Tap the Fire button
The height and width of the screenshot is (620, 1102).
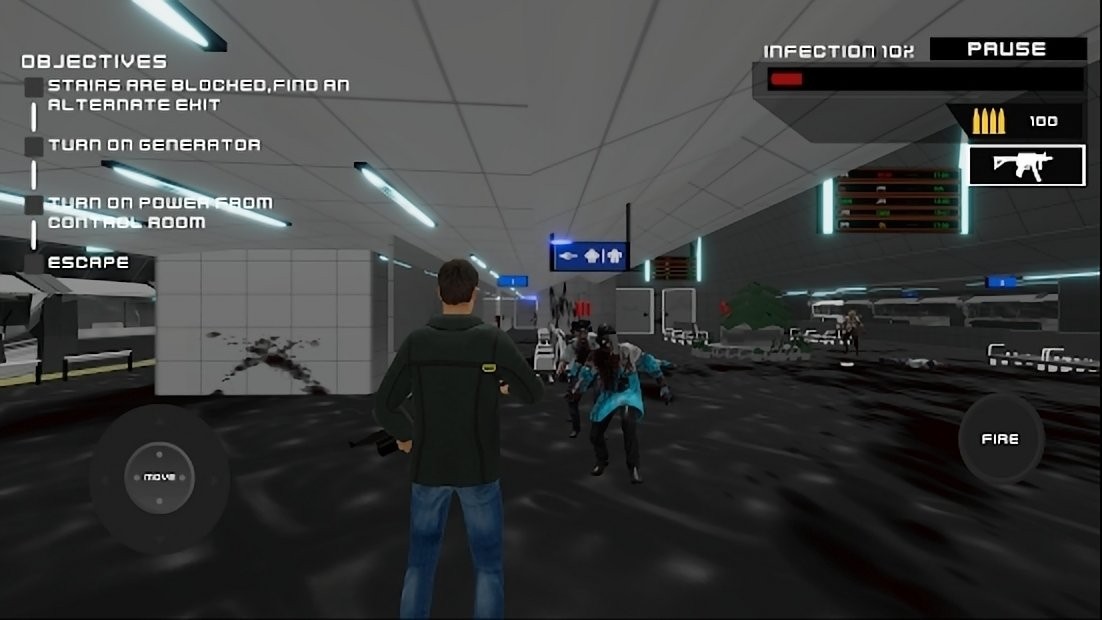[1000, 439]
